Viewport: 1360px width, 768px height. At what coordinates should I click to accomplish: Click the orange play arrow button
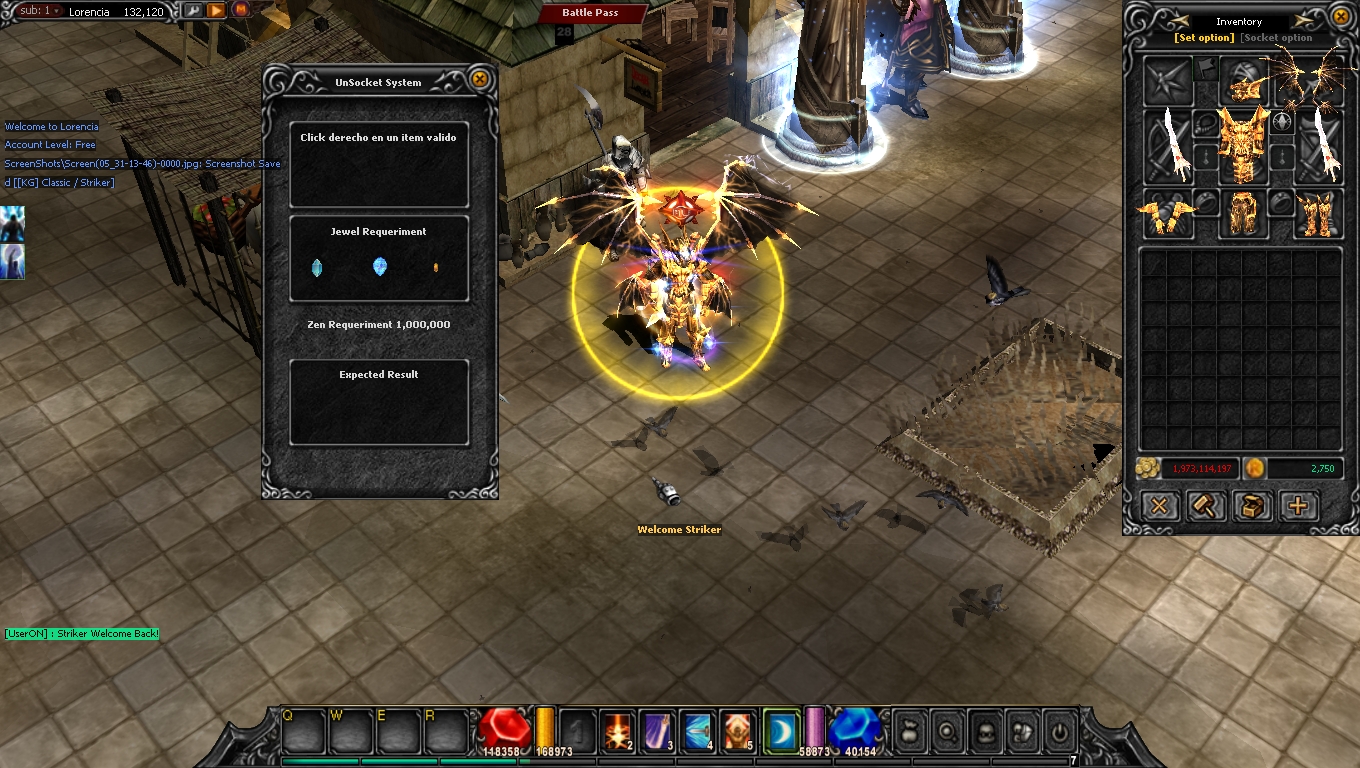click(216, 11)
